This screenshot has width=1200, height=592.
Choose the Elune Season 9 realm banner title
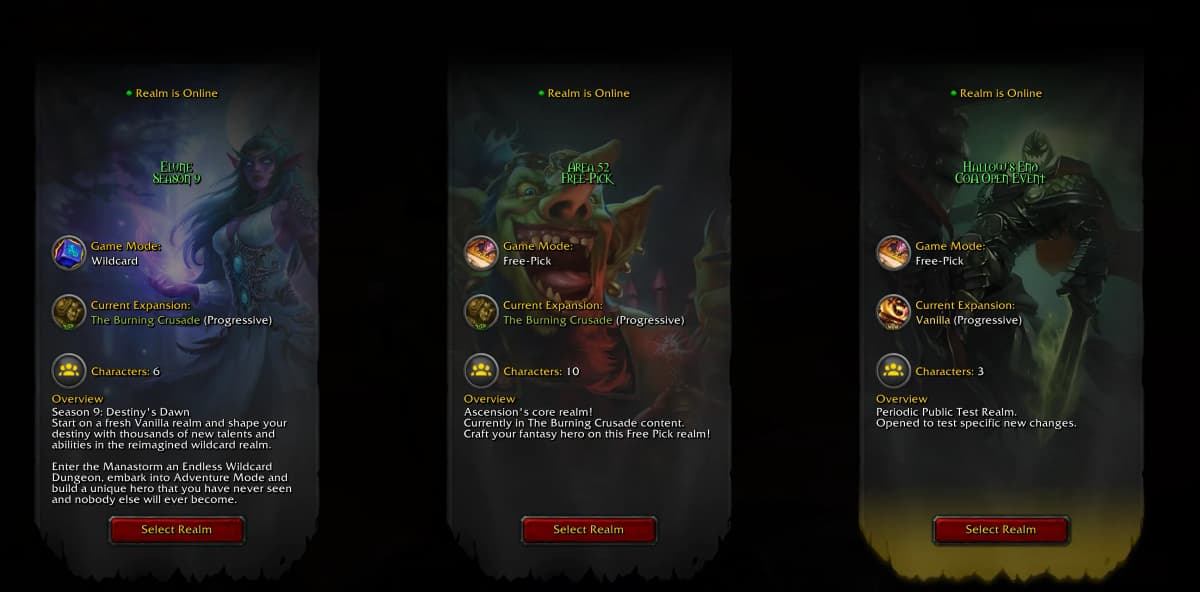click(x=177, y=172)
